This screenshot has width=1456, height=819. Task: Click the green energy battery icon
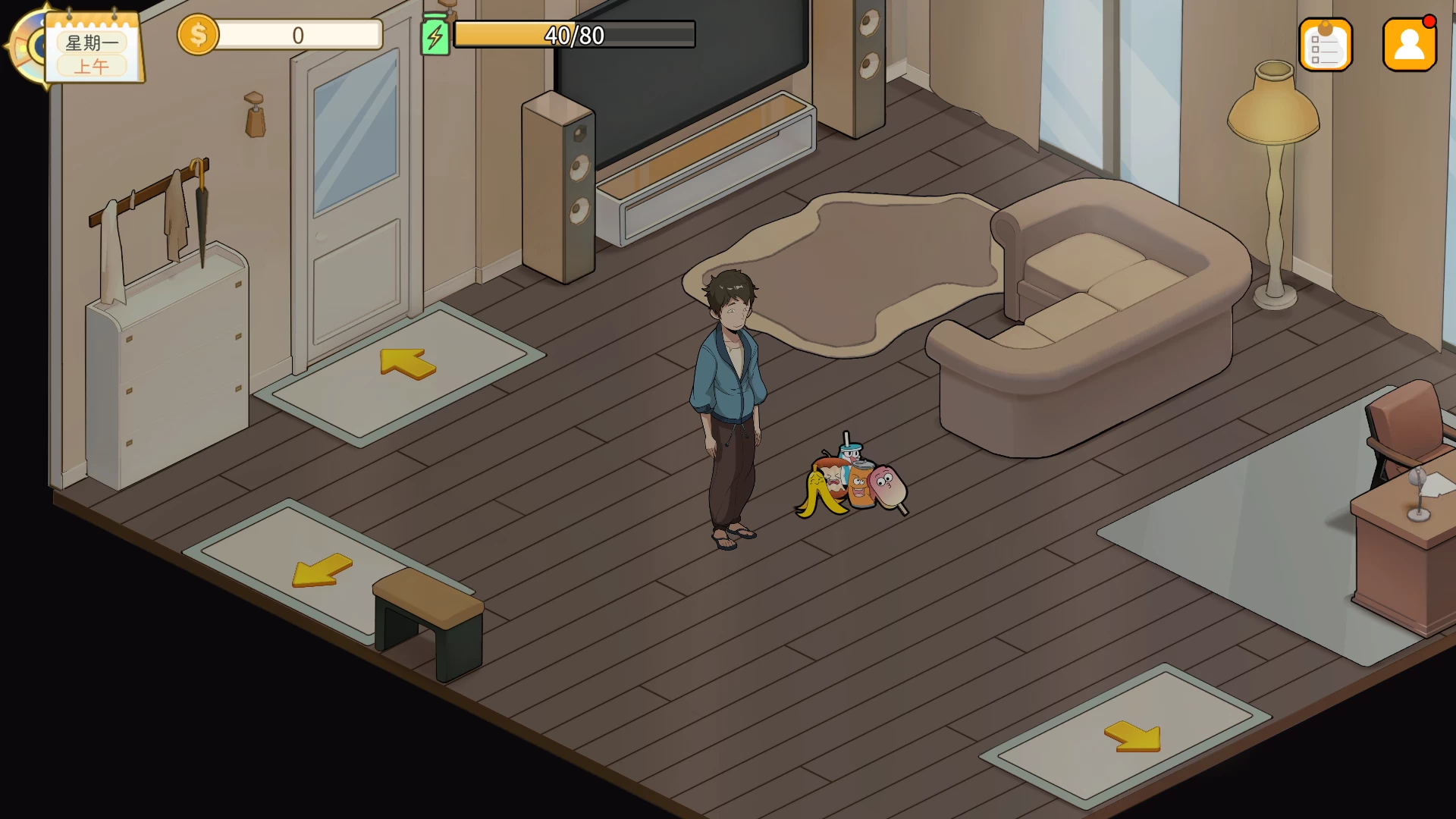(435, 36)
